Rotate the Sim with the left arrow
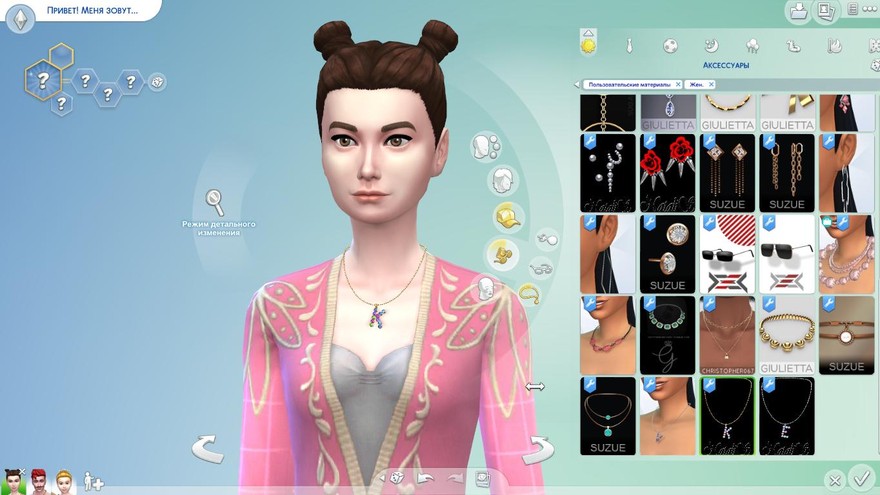 pos(208,448)
